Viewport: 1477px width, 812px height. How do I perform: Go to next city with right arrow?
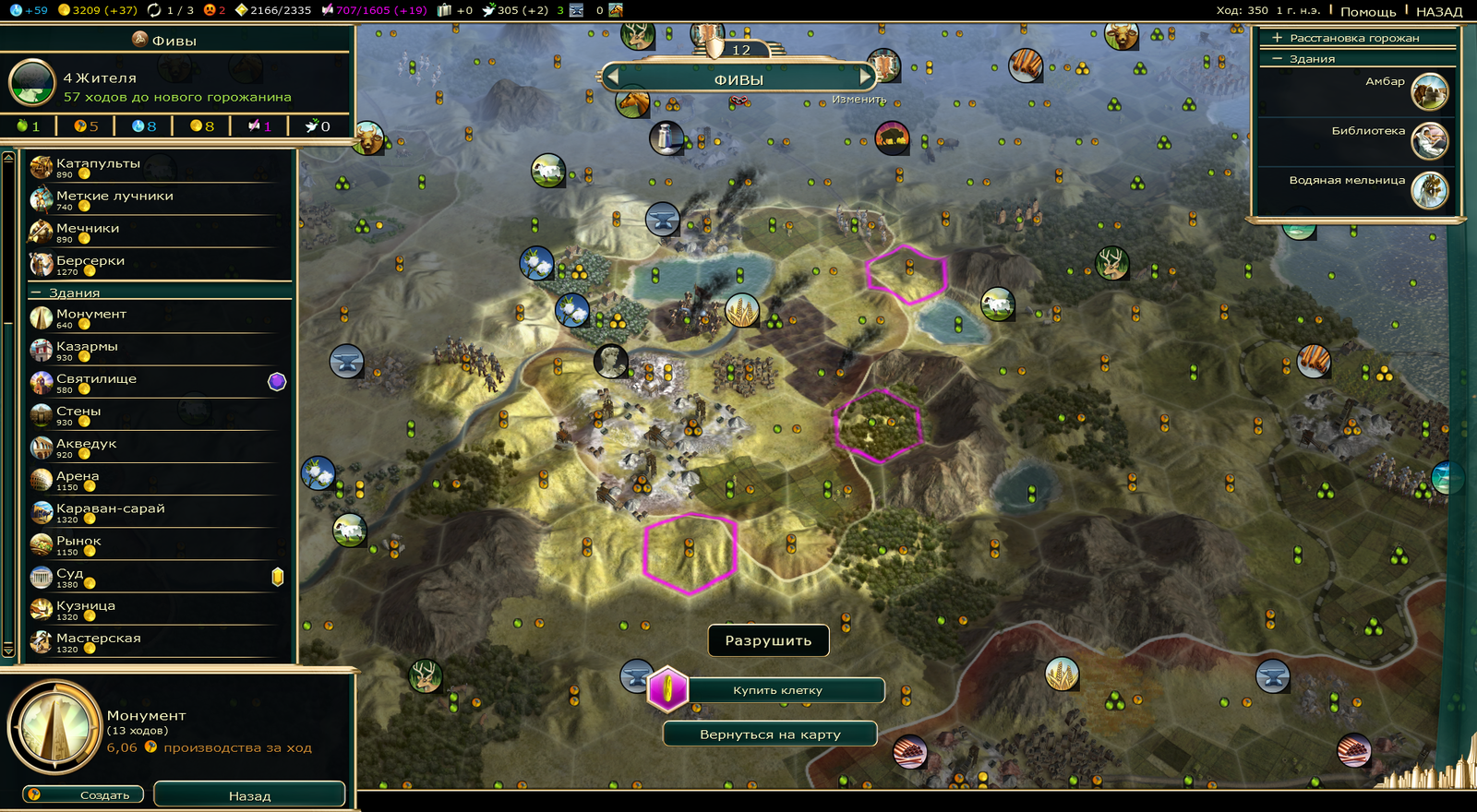pyautogui.click(x=865, y=78)
